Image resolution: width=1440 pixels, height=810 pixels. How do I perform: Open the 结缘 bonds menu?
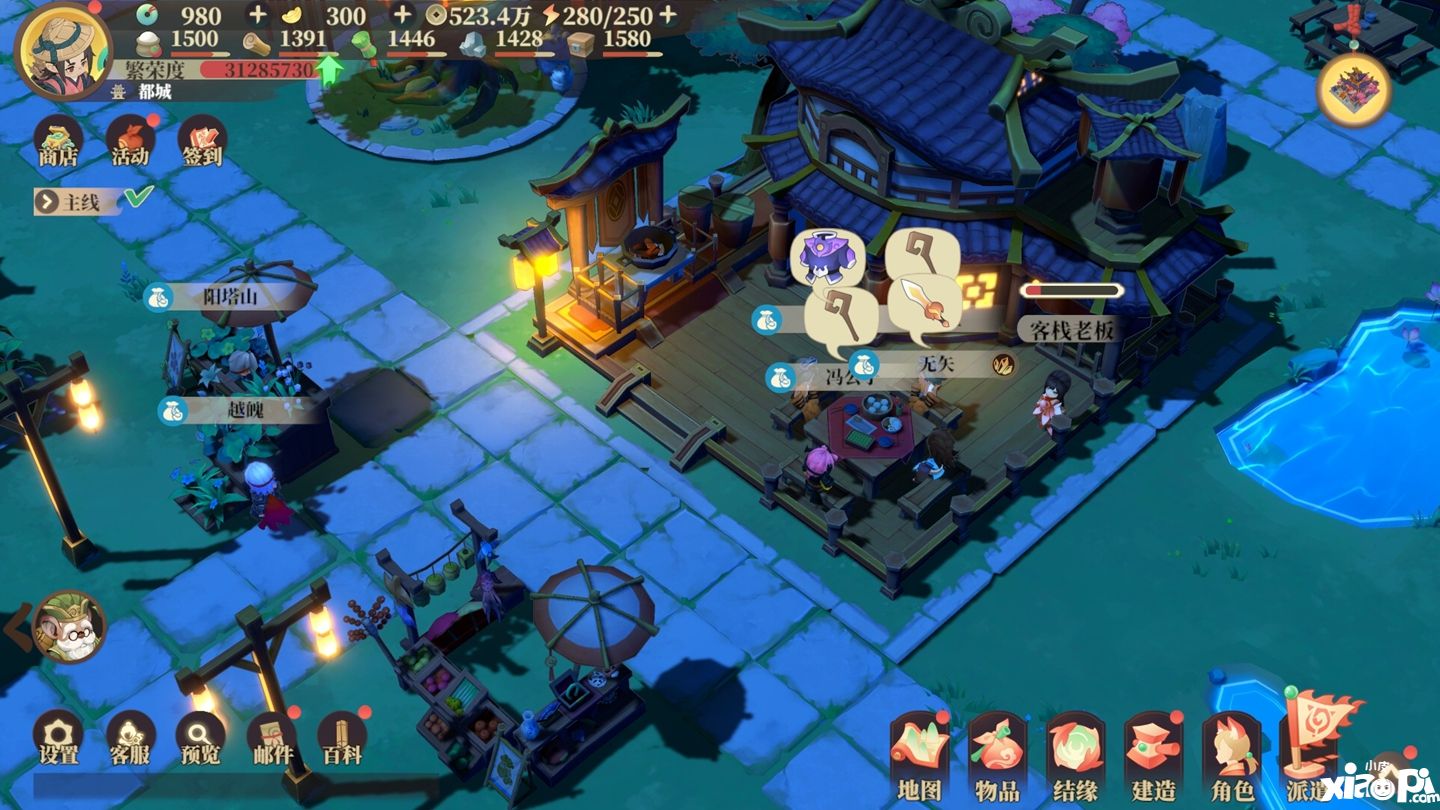[1075, 759]
